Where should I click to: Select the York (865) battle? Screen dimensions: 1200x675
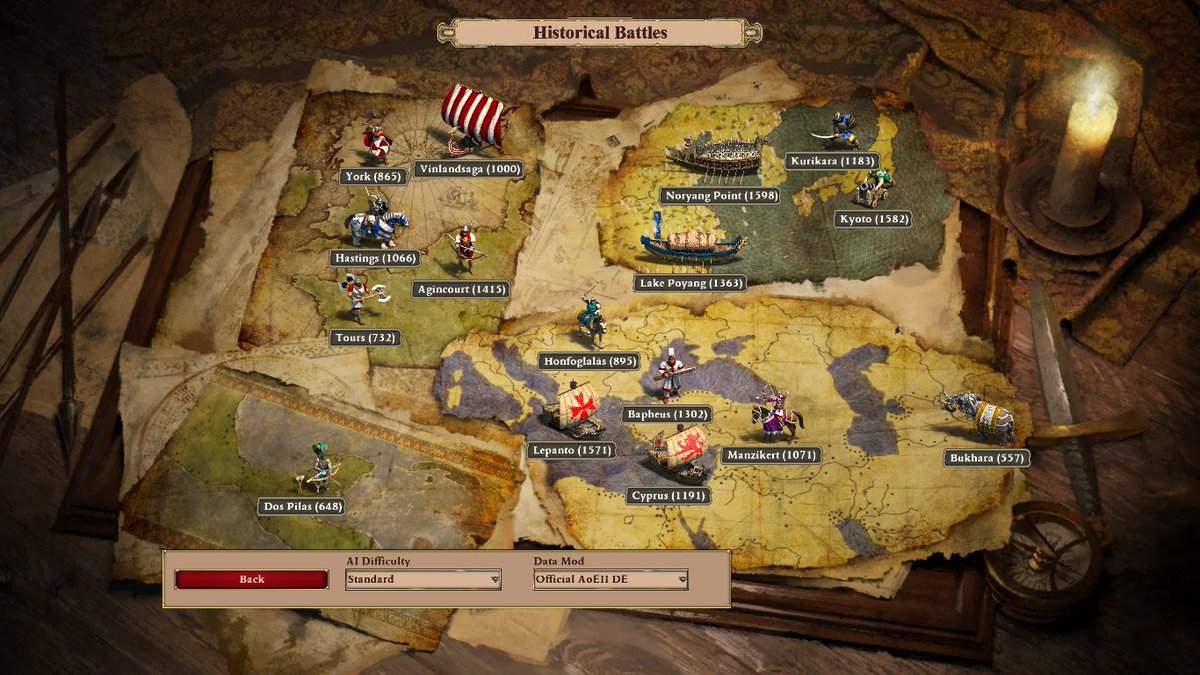click(372, 177)
